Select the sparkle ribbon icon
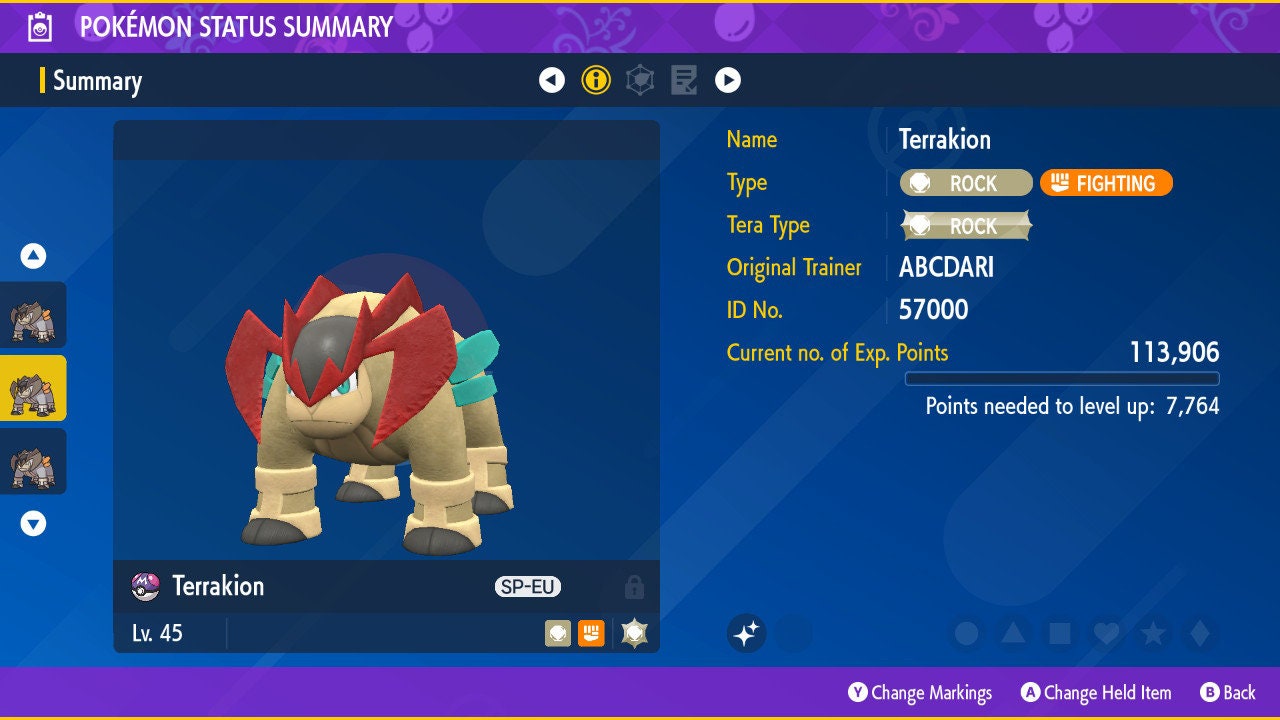Image resolution: width=1280 pixels, height=720 pixels. click(x=746, y=633)
